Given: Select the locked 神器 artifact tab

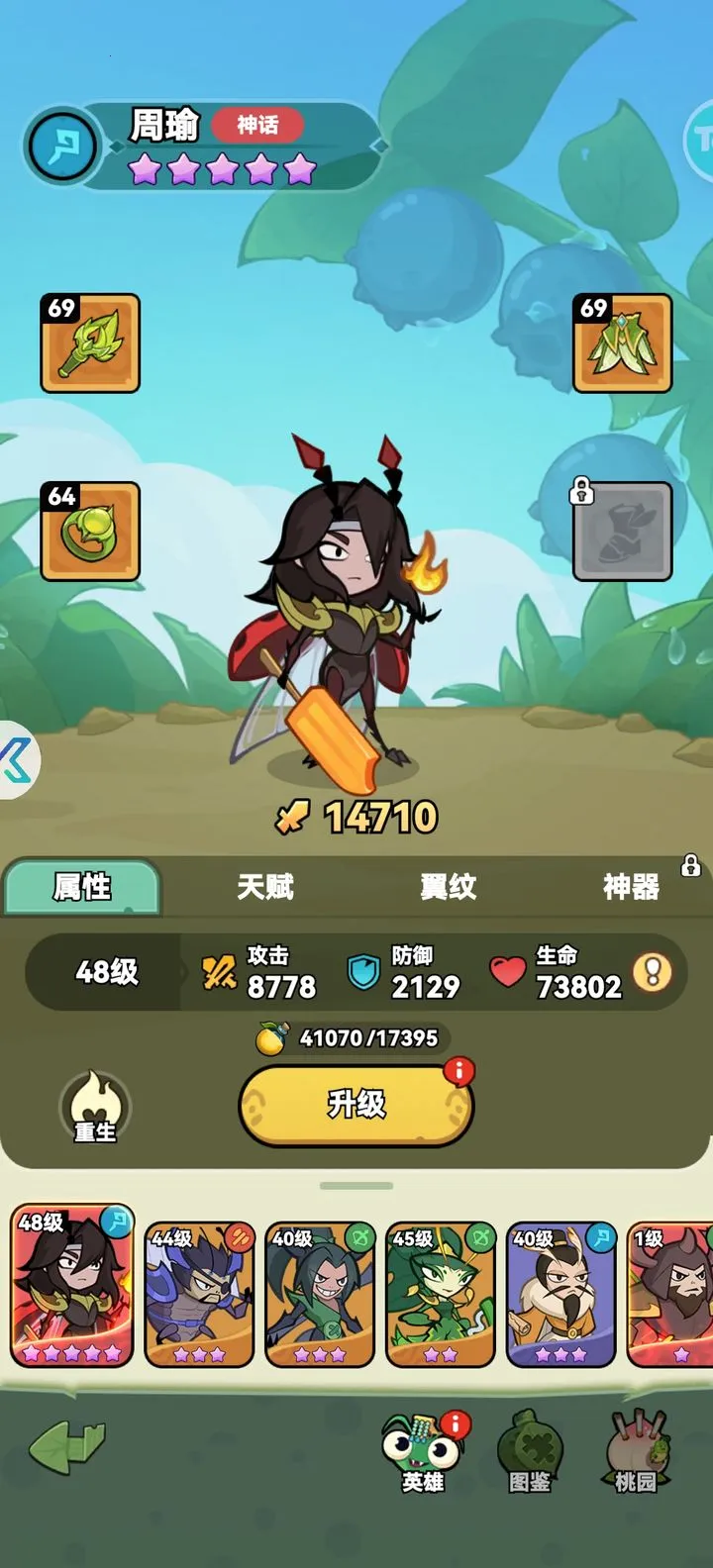Looking at the screenshot, I should point(632,887).
